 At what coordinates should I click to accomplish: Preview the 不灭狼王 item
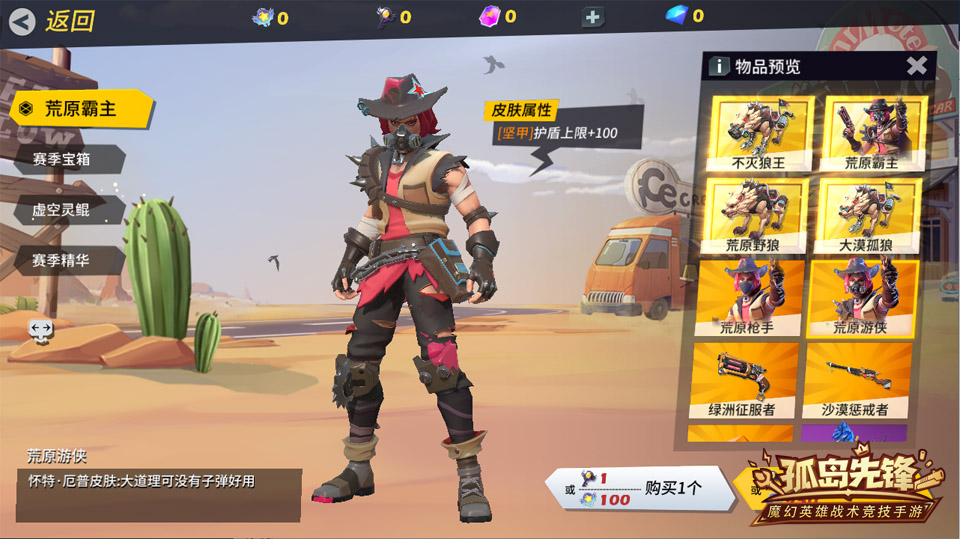coord(759,133)
